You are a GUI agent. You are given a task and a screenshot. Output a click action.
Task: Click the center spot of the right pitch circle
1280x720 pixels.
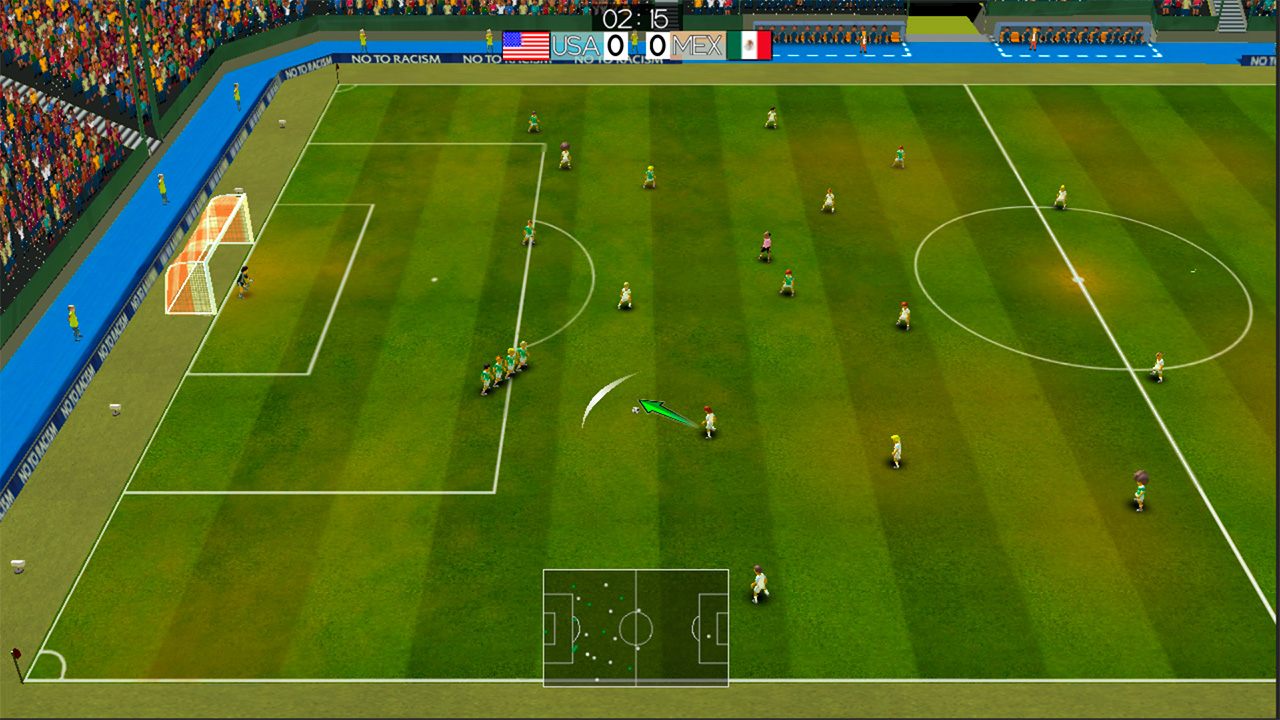click(1075, 281)
